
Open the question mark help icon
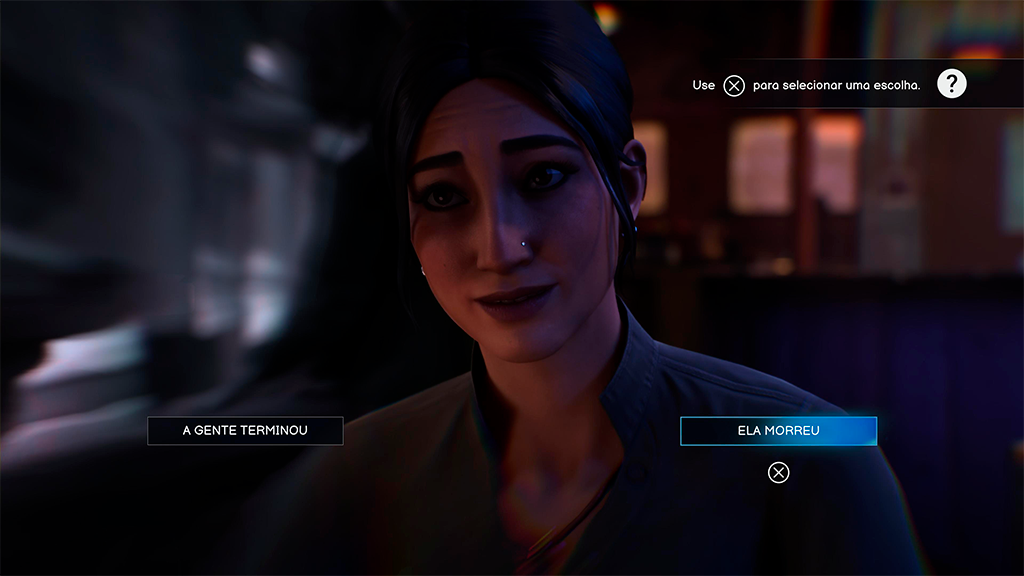click(x=951, y=85)
